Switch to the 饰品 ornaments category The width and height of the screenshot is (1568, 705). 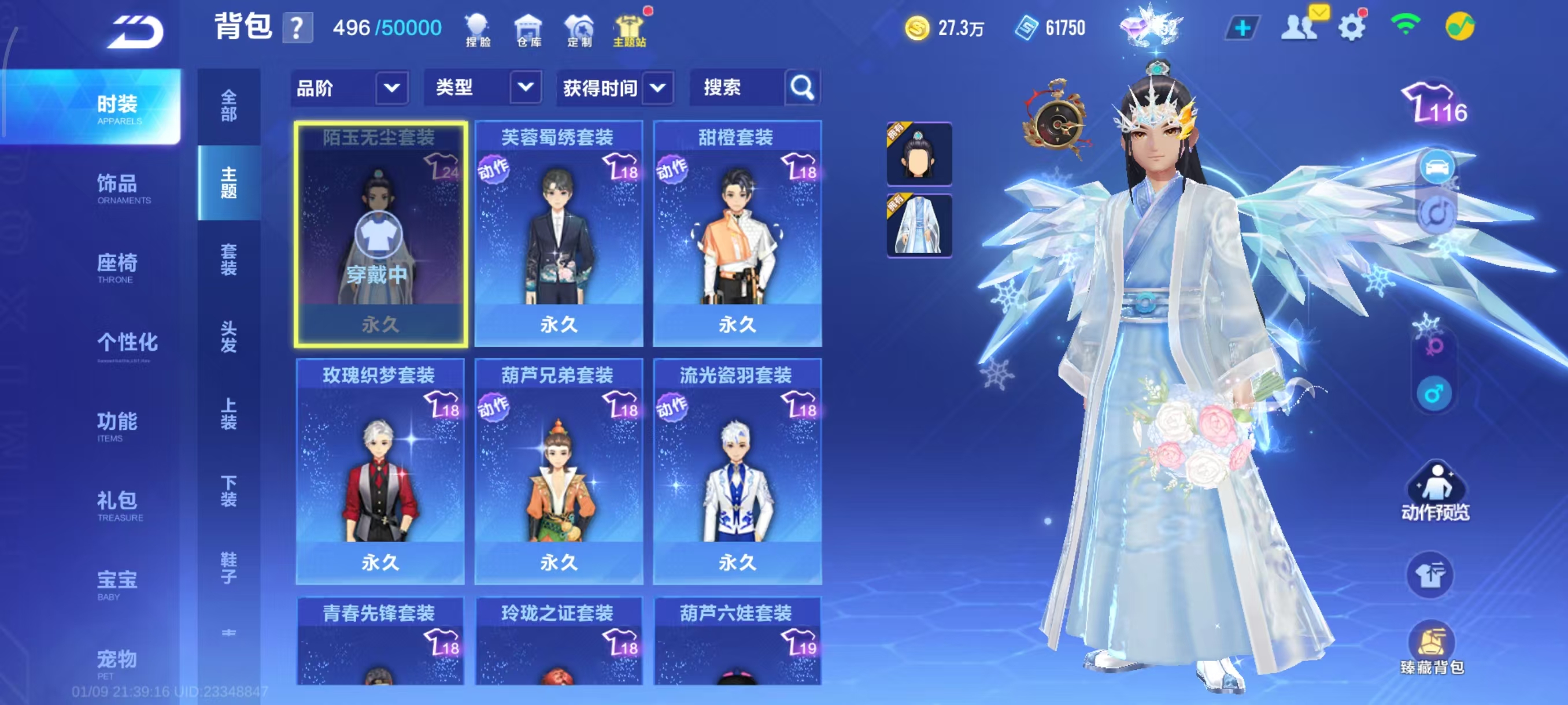[x=117, y=188]
